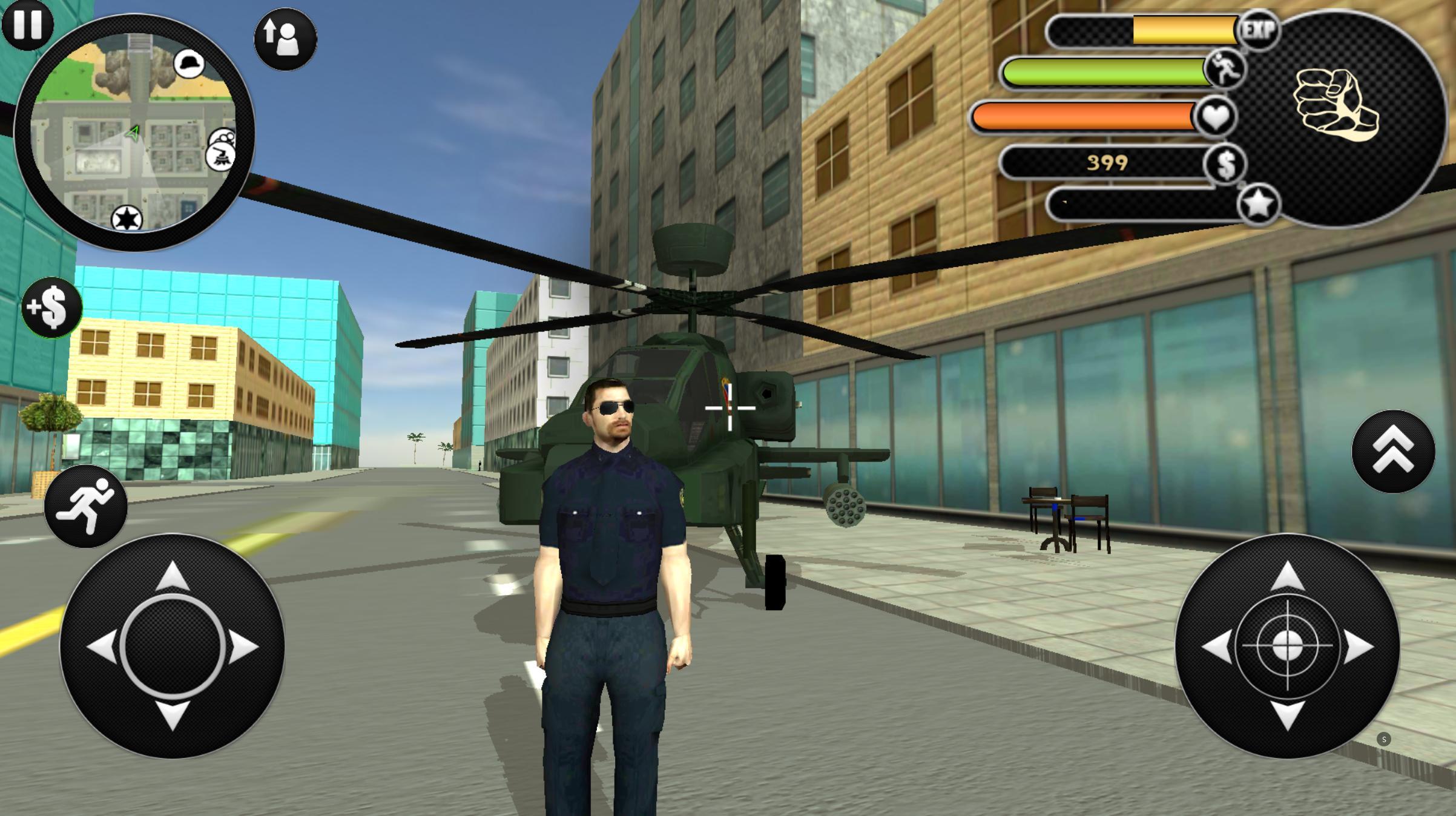This screenshot has width=1456, height=816.
Task: Tap the green player arrow on minimap
Action: pyautogui.click(x=134, y=131)
